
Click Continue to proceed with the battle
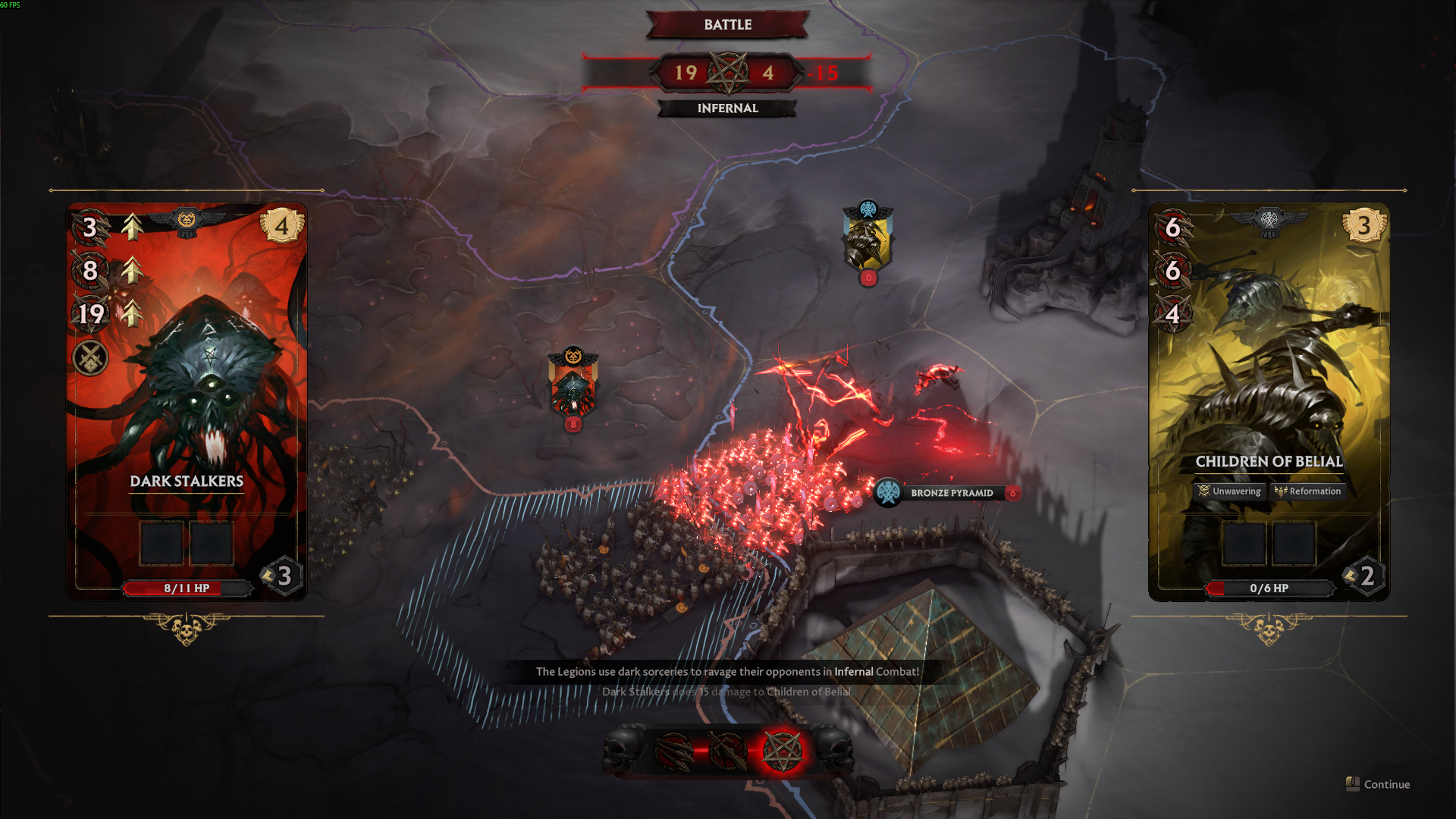pyautogui.click(x=1379, y=784)
